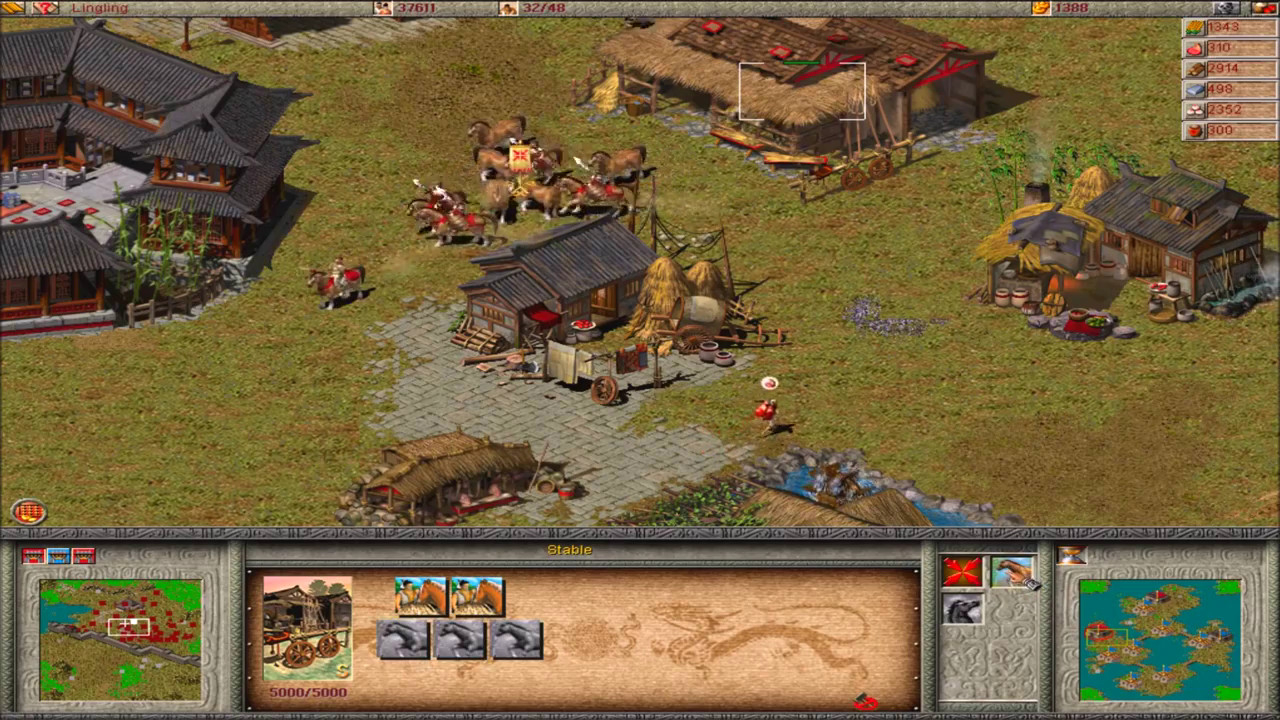Click the Stable building thumbnail portrait
The width and height of the screenshot is (1280, 720).
point(307,625)
